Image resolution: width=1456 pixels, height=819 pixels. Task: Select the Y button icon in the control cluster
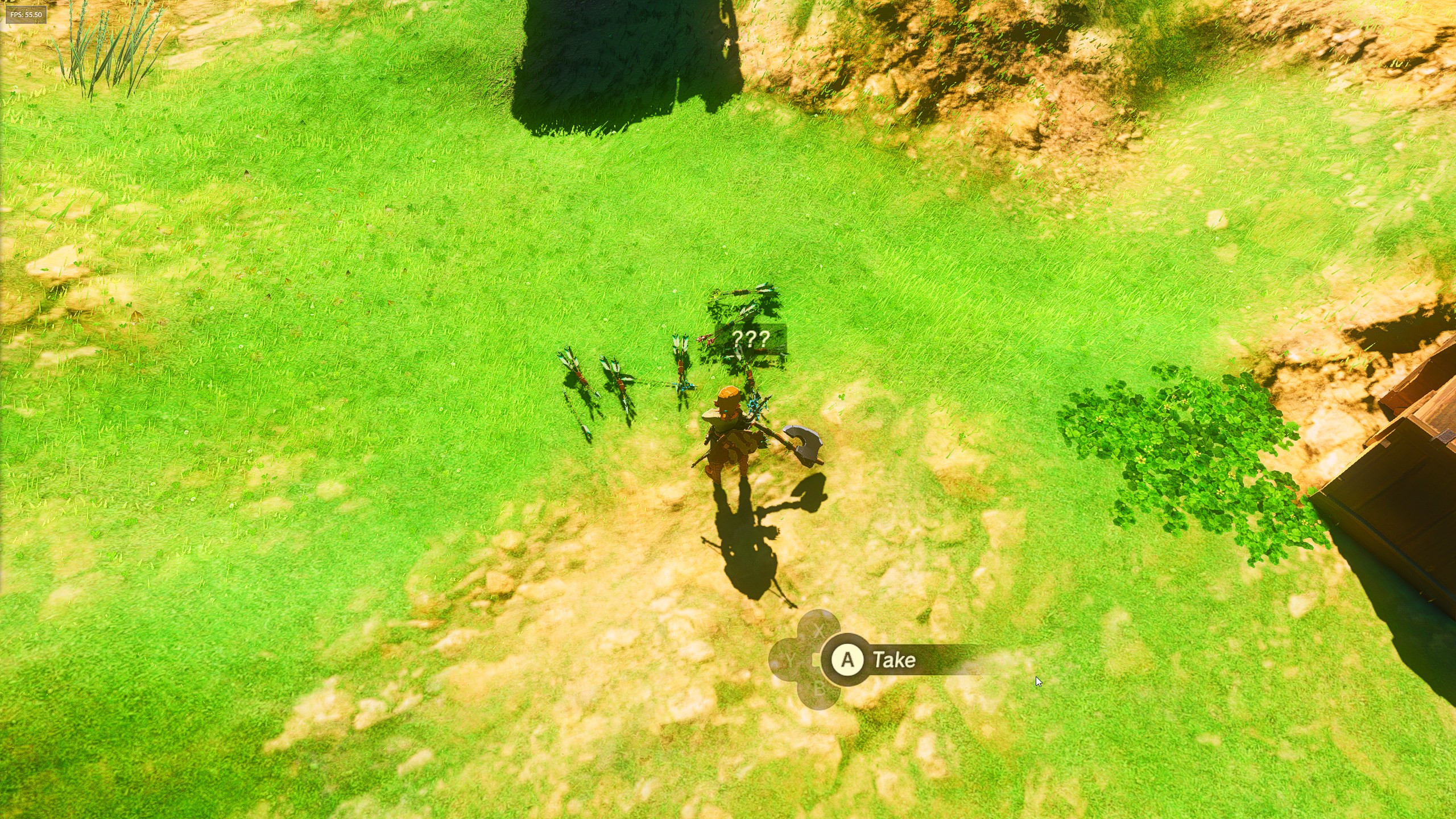789,660
